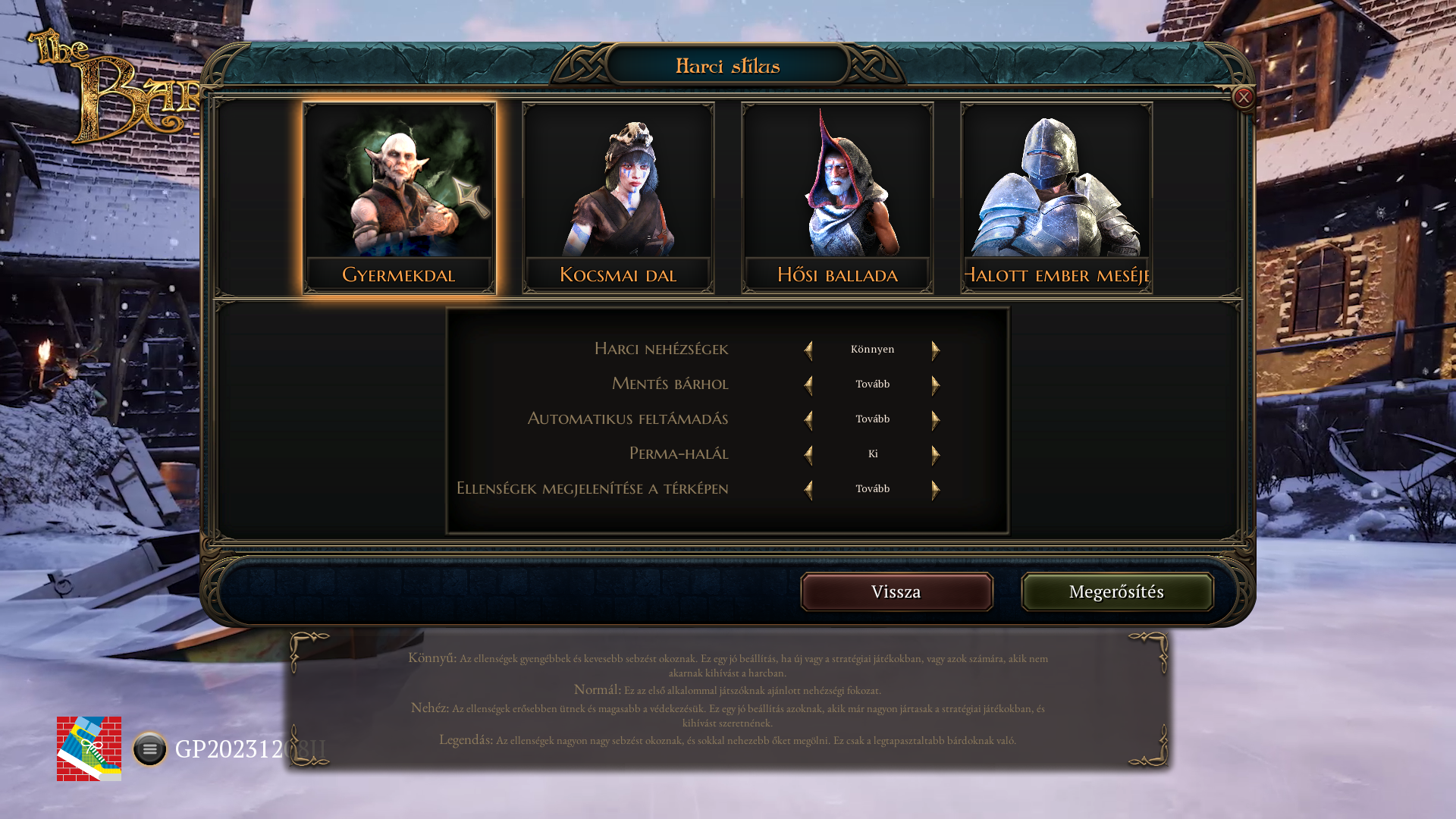Click right arrow for Automatikus feltámadás
Image resolution: width=1456 pixels, height=819 pixels.
tap(936, 419)
